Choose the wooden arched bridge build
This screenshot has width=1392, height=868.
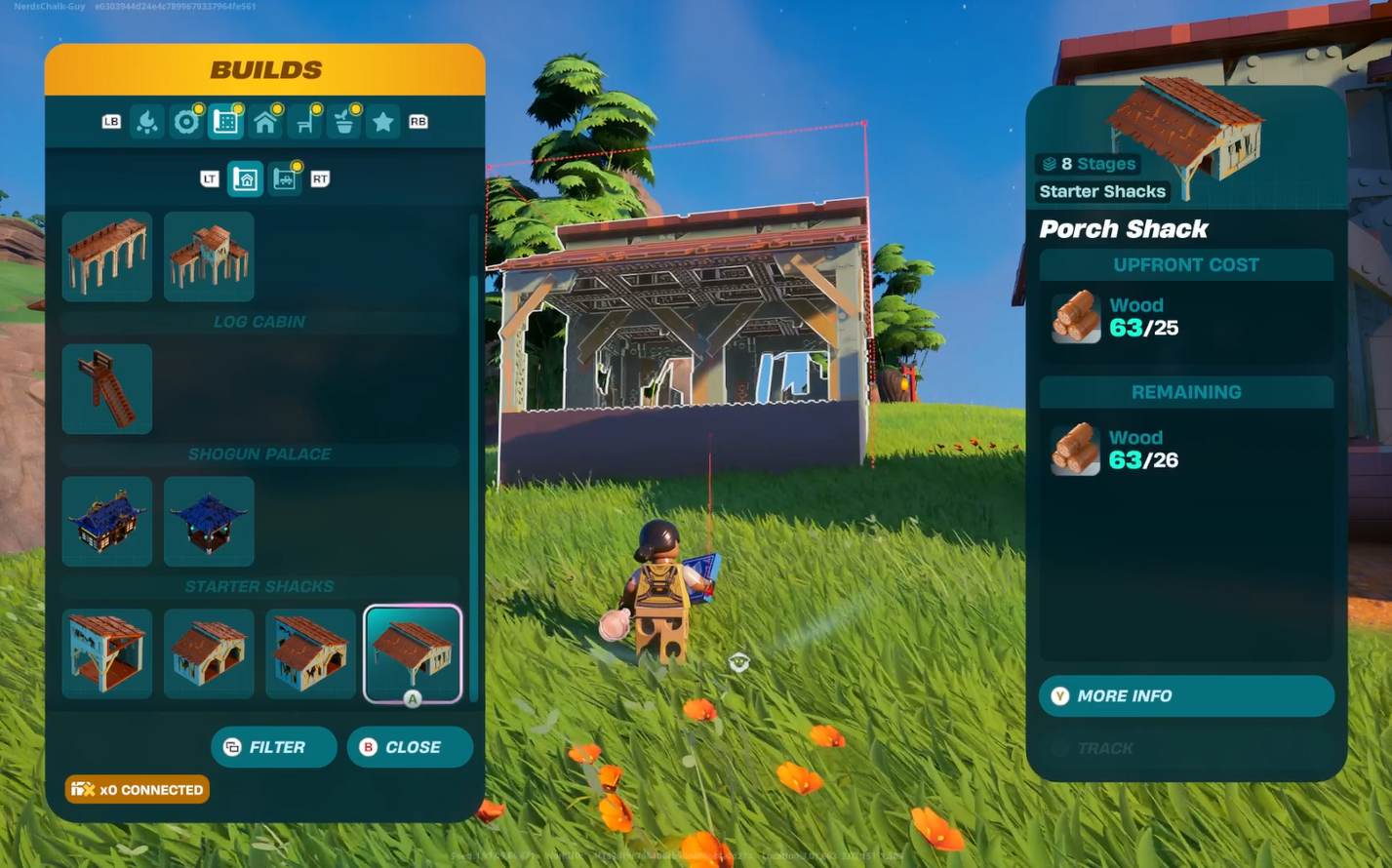tap(107, 256)
